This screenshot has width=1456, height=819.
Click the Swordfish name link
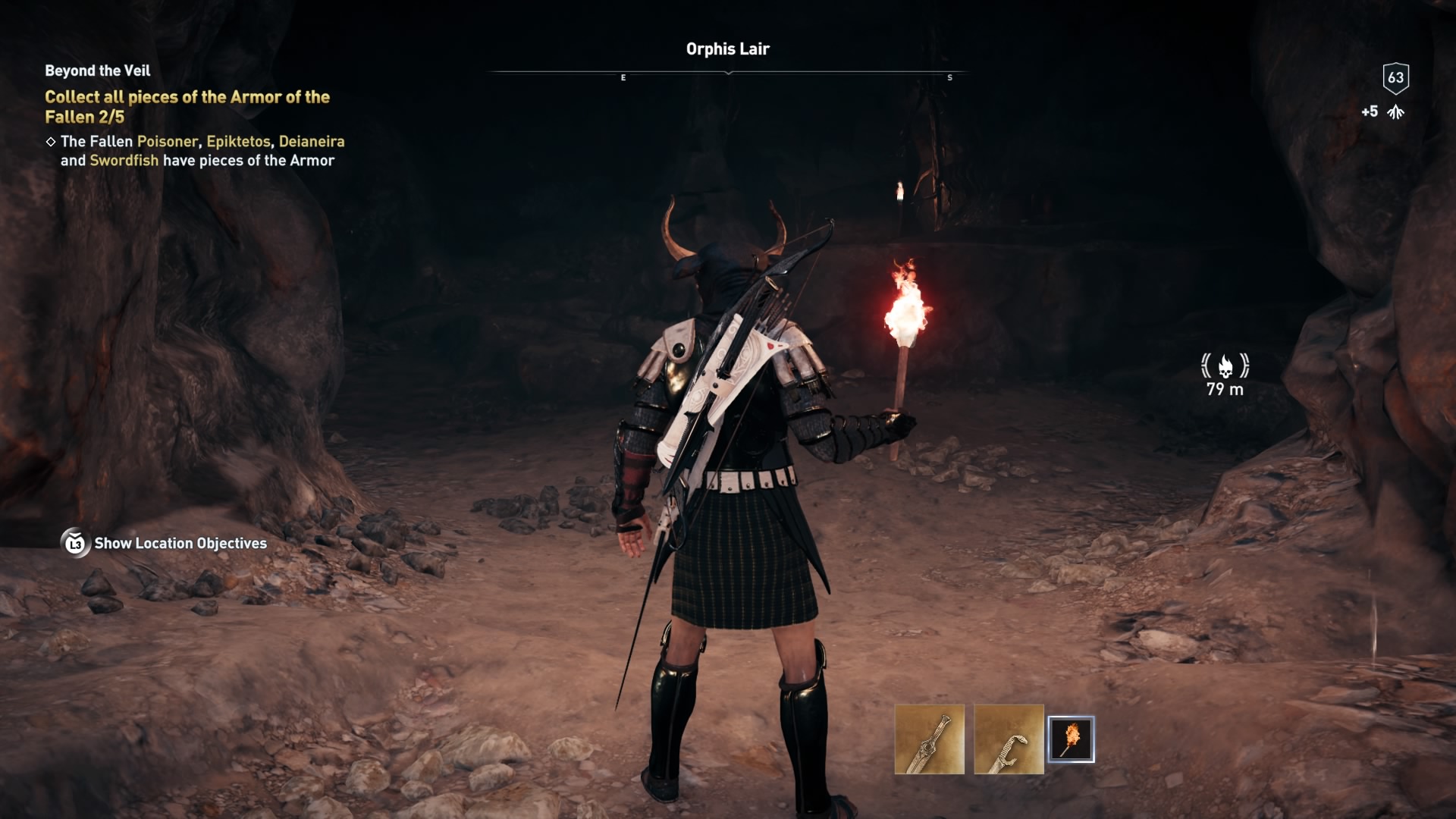(124, 160)
